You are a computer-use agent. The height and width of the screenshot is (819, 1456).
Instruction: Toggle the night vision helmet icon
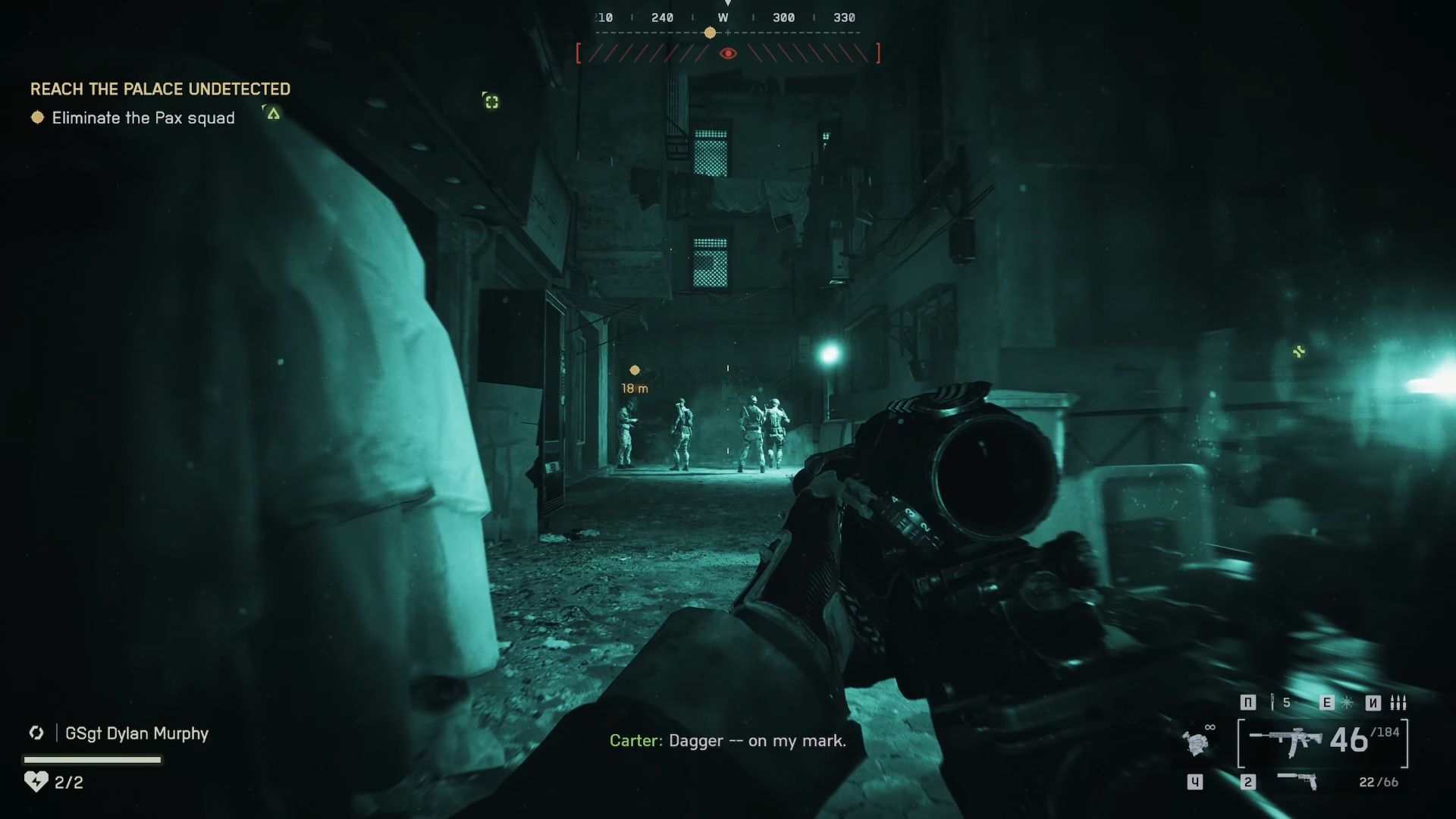1197,742
